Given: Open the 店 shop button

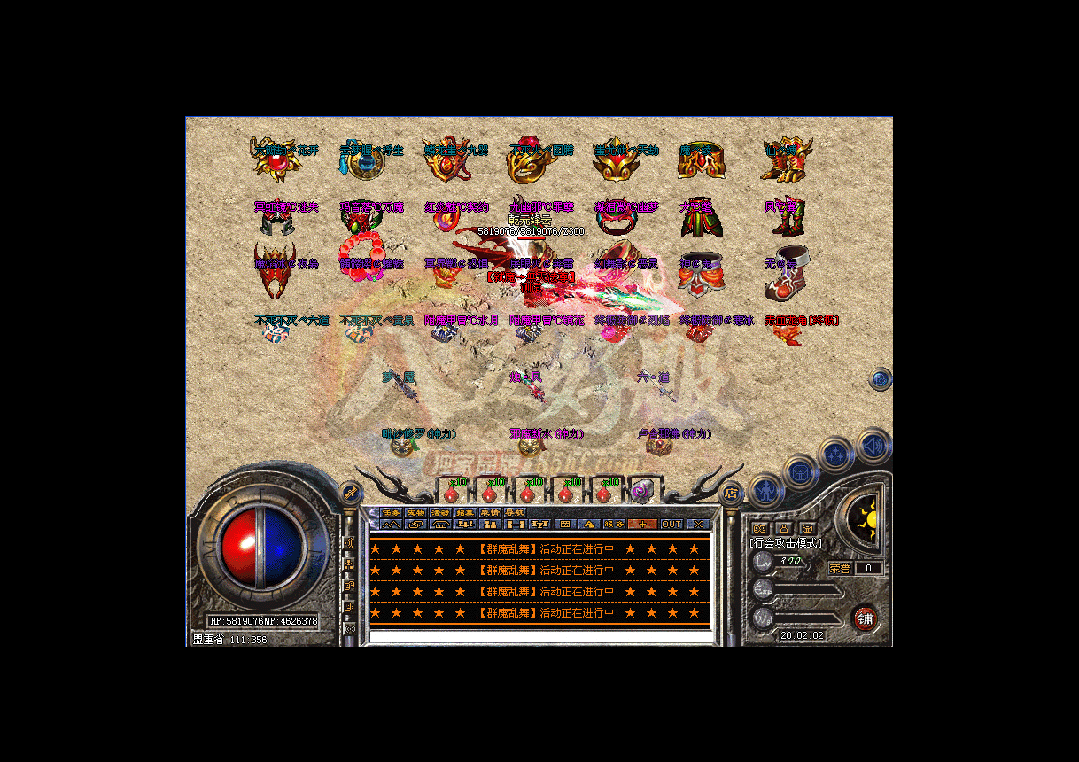Looking at the screenshot, I should coord(731,492).
